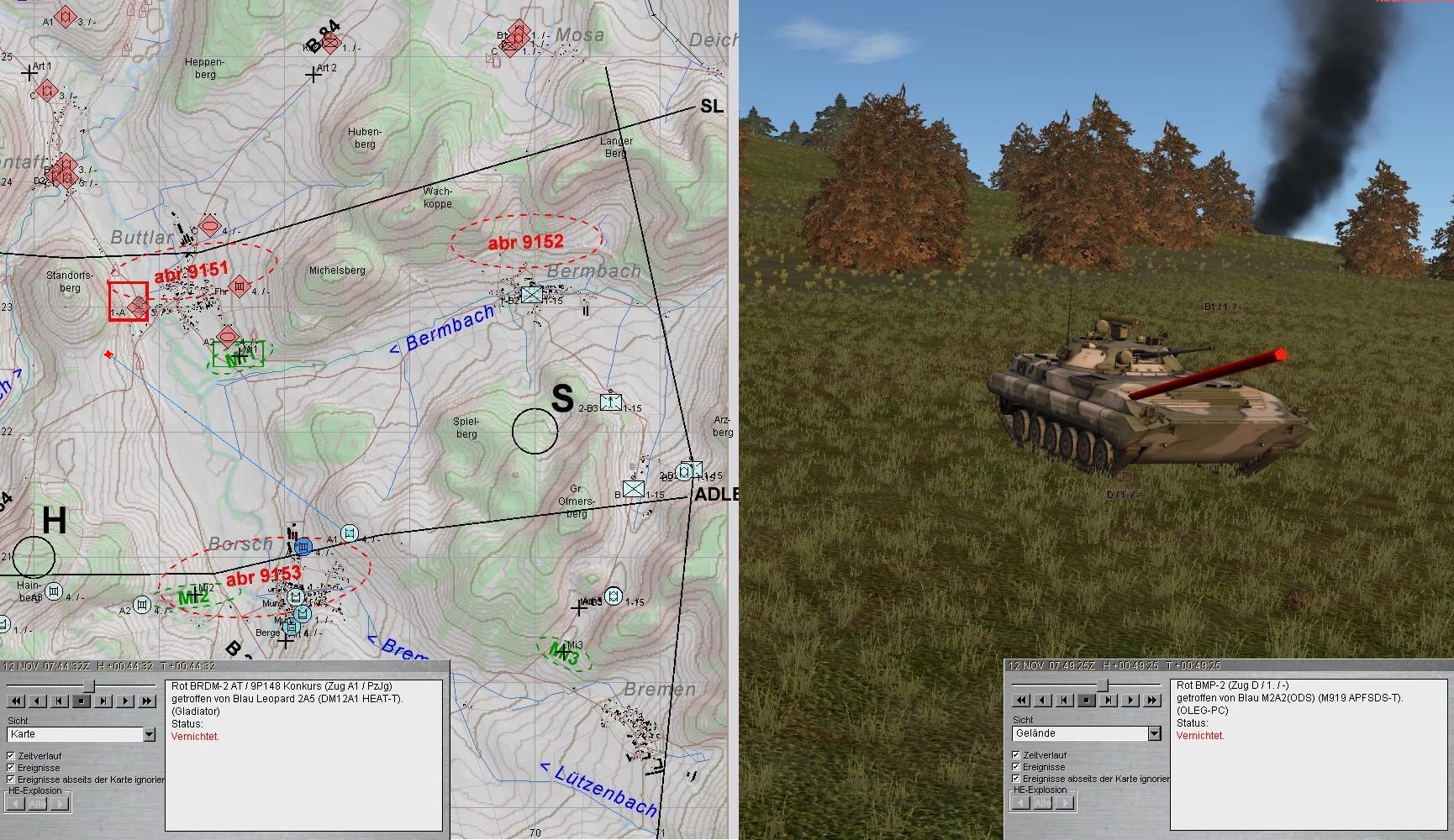Screen dimensions: 1454x840
Task: Open the Sict dropdown showing Karte
Action: point(149,735)
